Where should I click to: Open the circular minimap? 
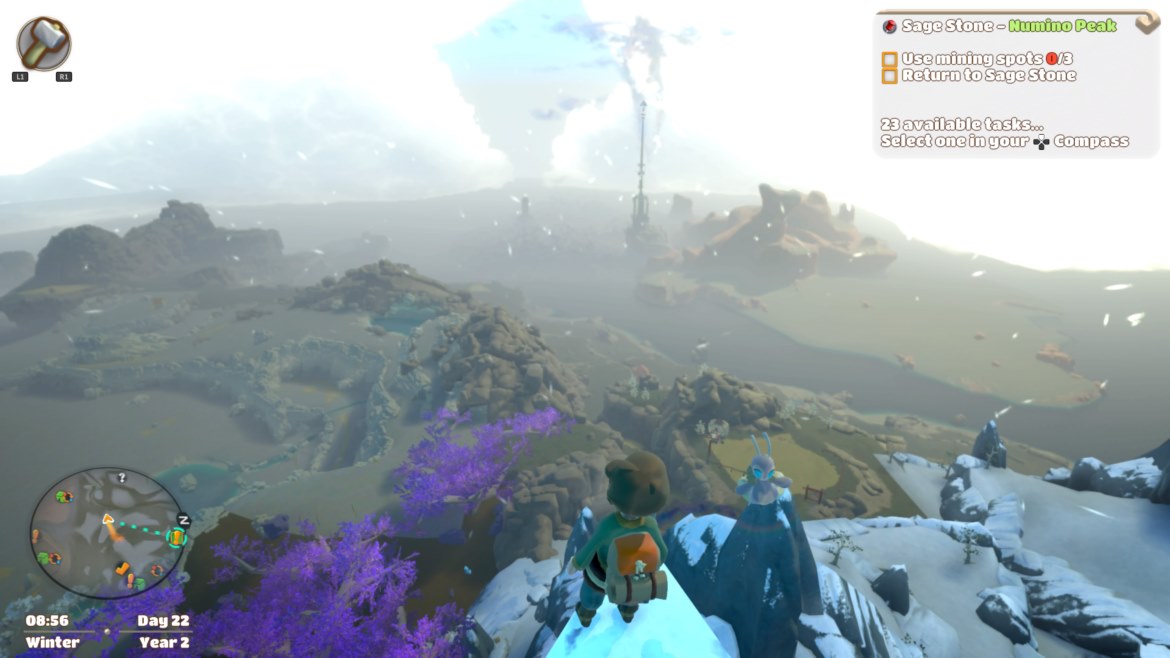[108, 533]
